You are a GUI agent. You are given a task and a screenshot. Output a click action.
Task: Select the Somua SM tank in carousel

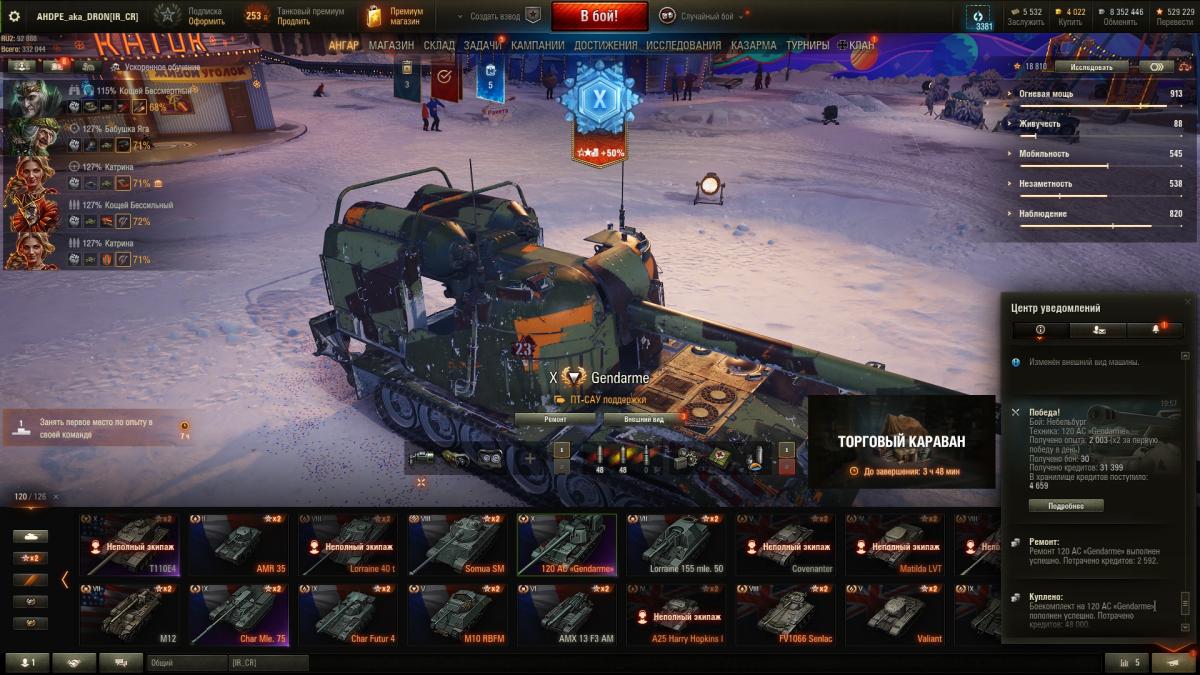click(x=456, y=544)
